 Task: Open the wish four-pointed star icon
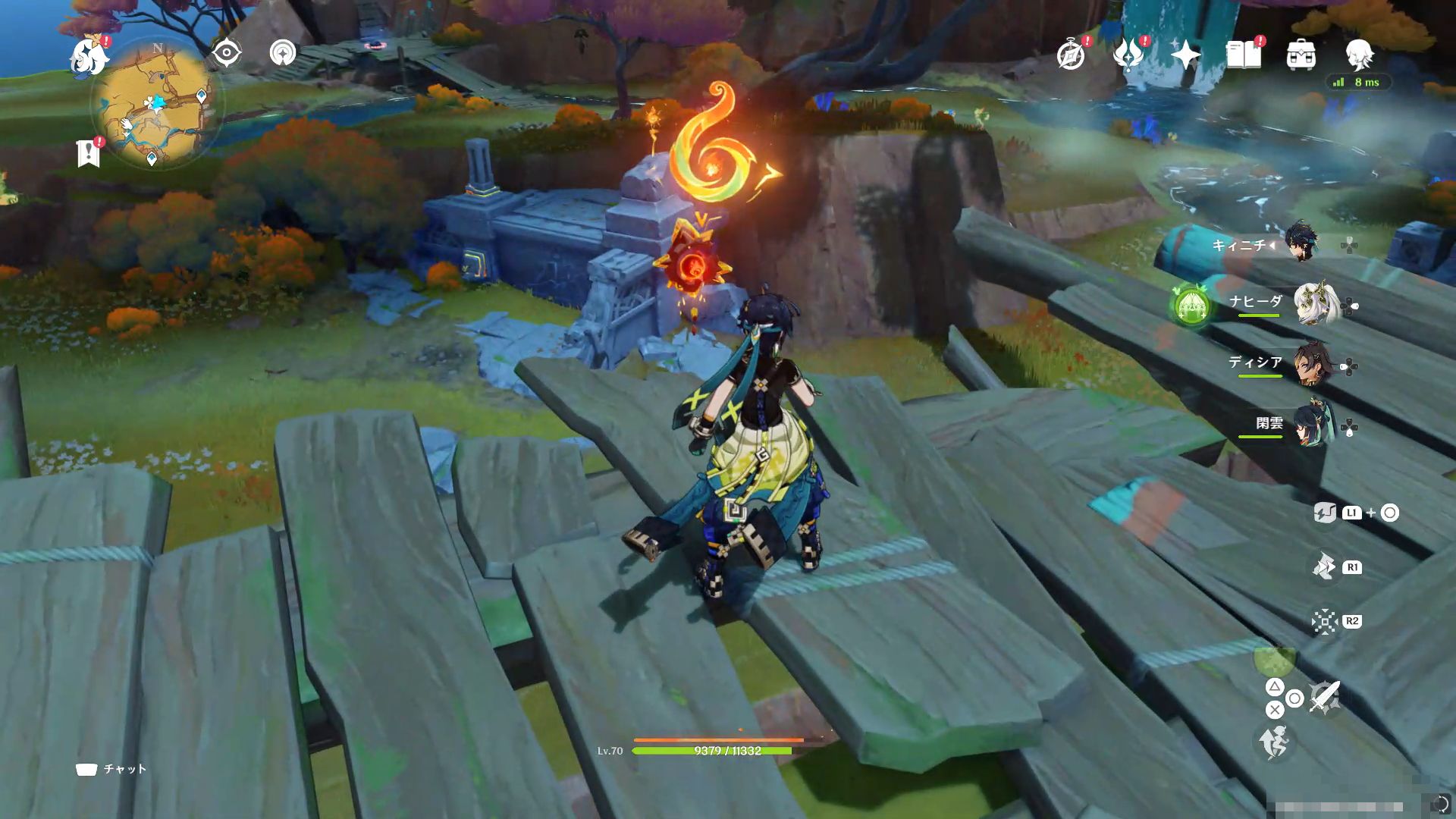(1185, 55)
